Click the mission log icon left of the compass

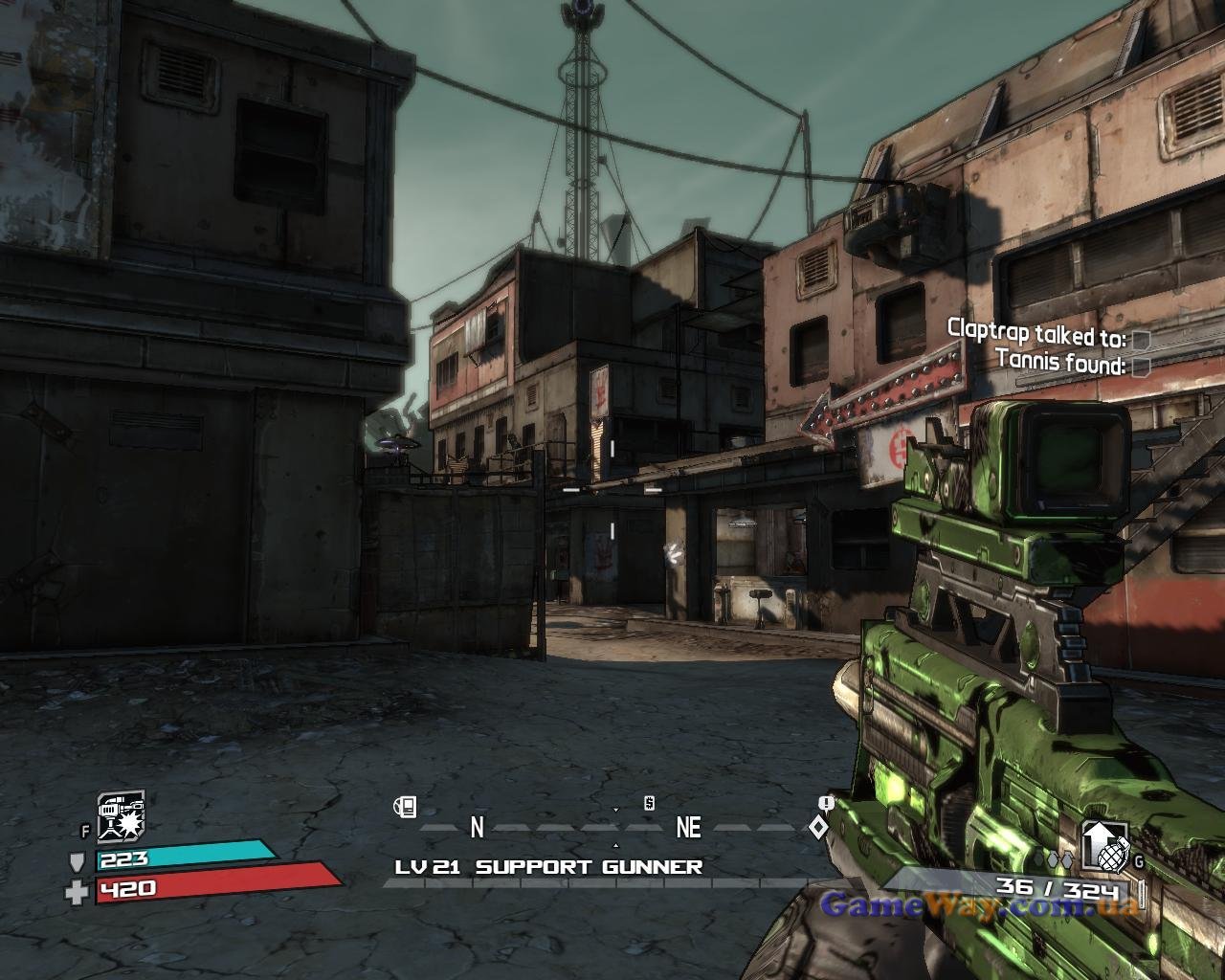405,808
